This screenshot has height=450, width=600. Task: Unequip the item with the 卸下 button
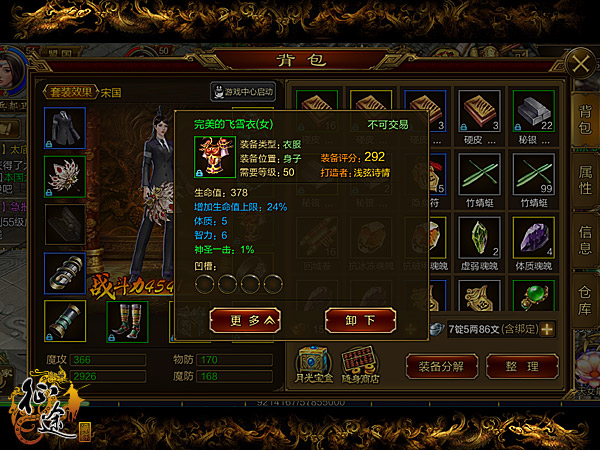pos(353,319)
